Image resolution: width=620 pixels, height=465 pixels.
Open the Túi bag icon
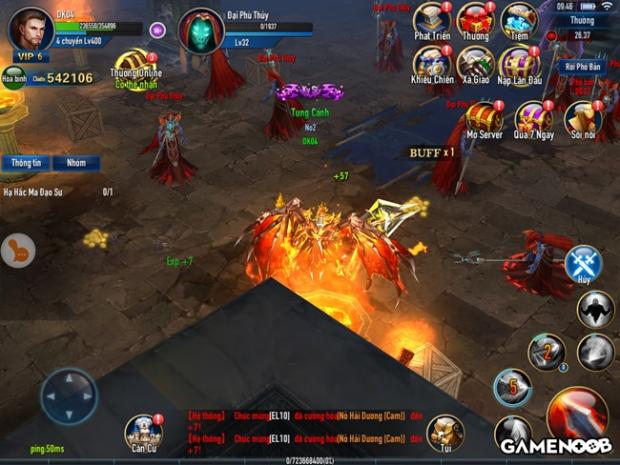(445, 431)
